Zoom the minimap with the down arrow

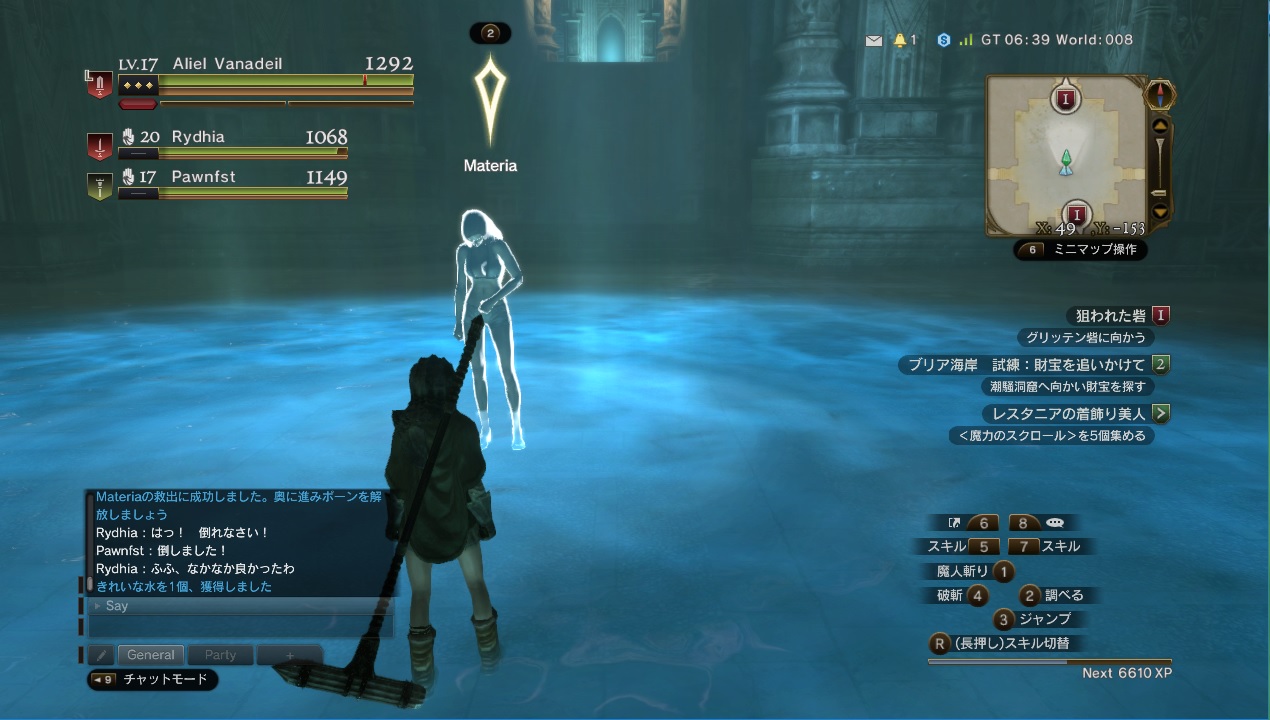tap(1160, 211)
